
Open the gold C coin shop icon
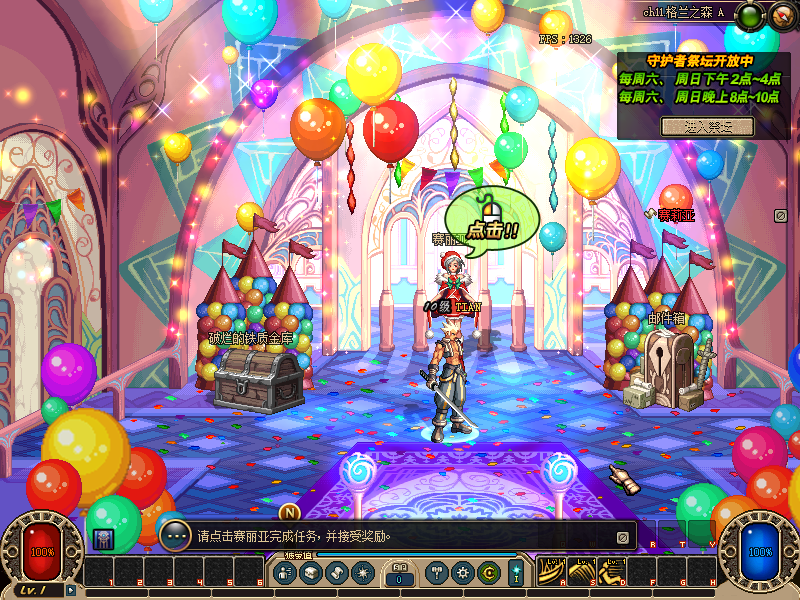[488, 573]
